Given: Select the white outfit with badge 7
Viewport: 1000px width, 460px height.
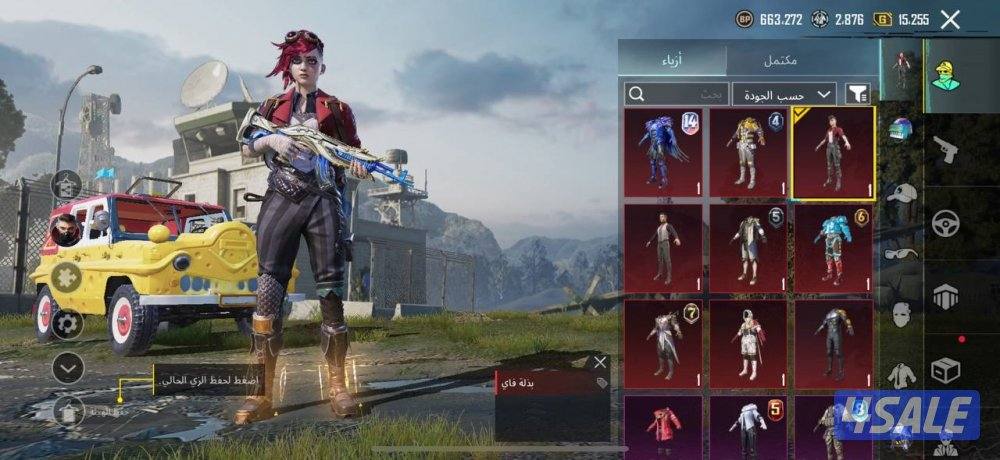Looking at the screenshot, I should click(663, 344).
